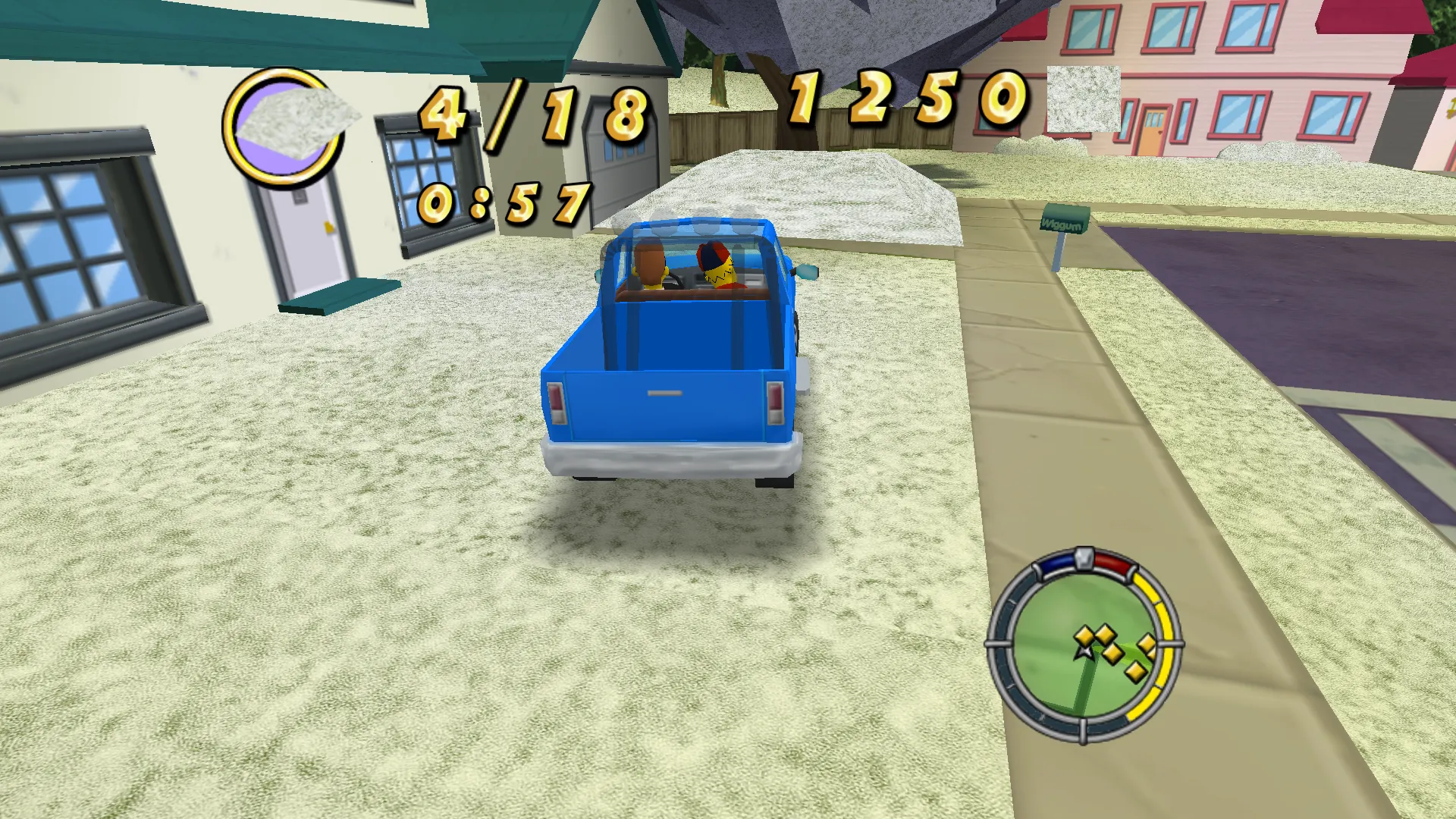Click the circular radar minimap
1456x819 pixels.
[x=1082, y=645]
